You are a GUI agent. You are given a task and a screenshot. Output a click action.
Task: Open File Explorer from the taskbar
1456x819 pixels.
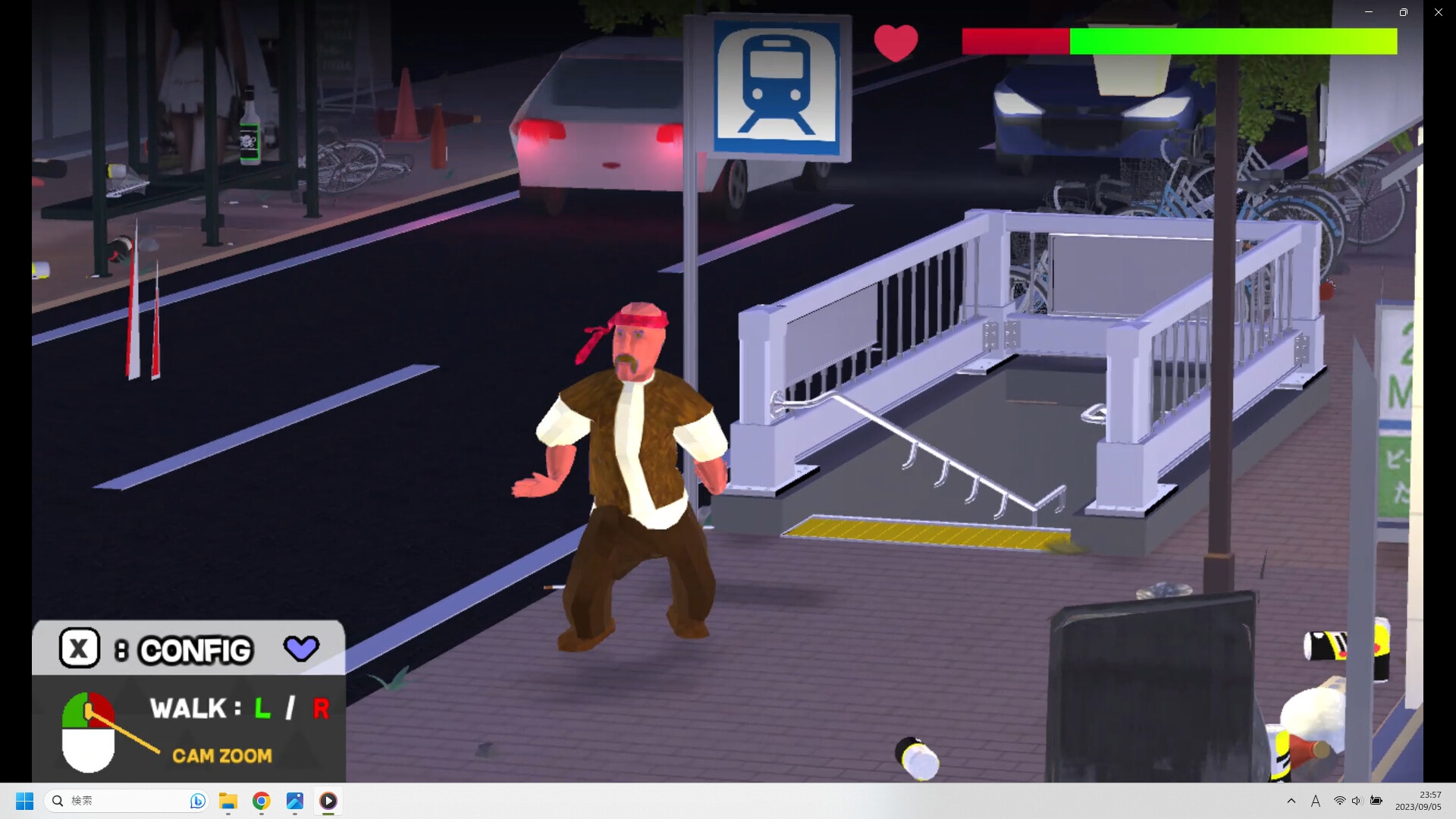[x=228, y=802]
